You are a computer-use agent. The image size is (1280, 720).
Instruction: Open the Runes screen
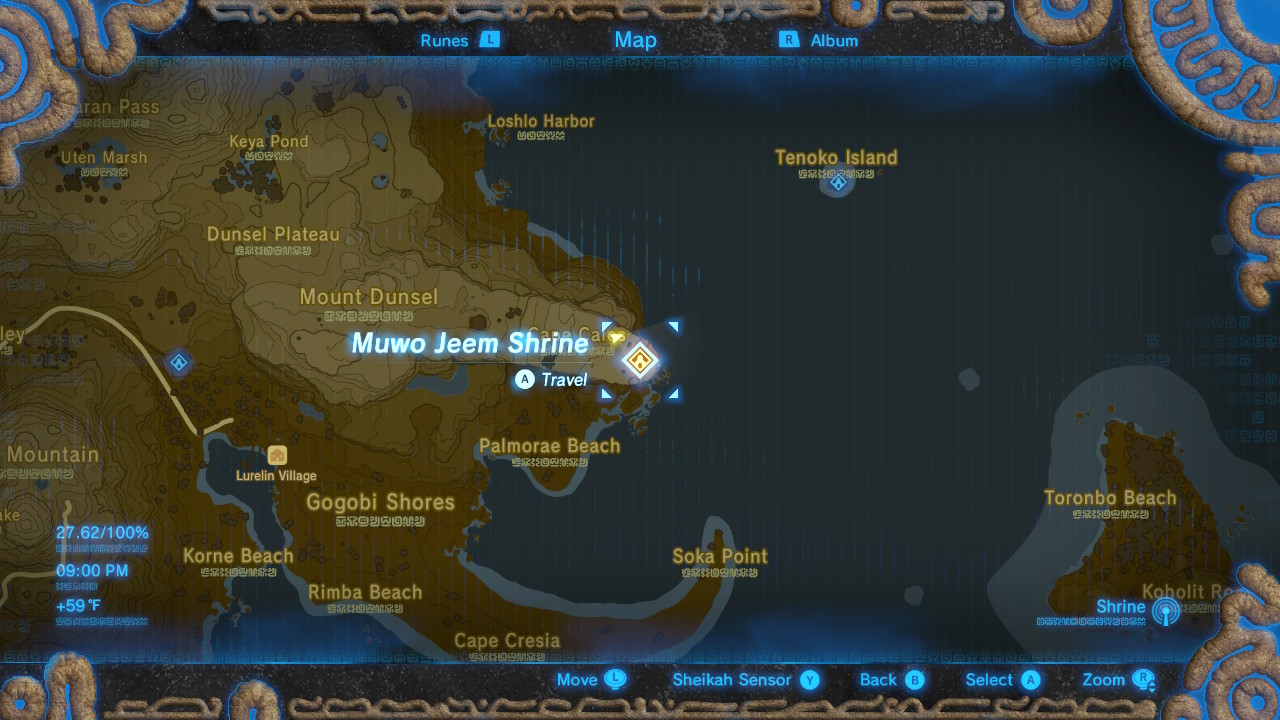point(444,40)
